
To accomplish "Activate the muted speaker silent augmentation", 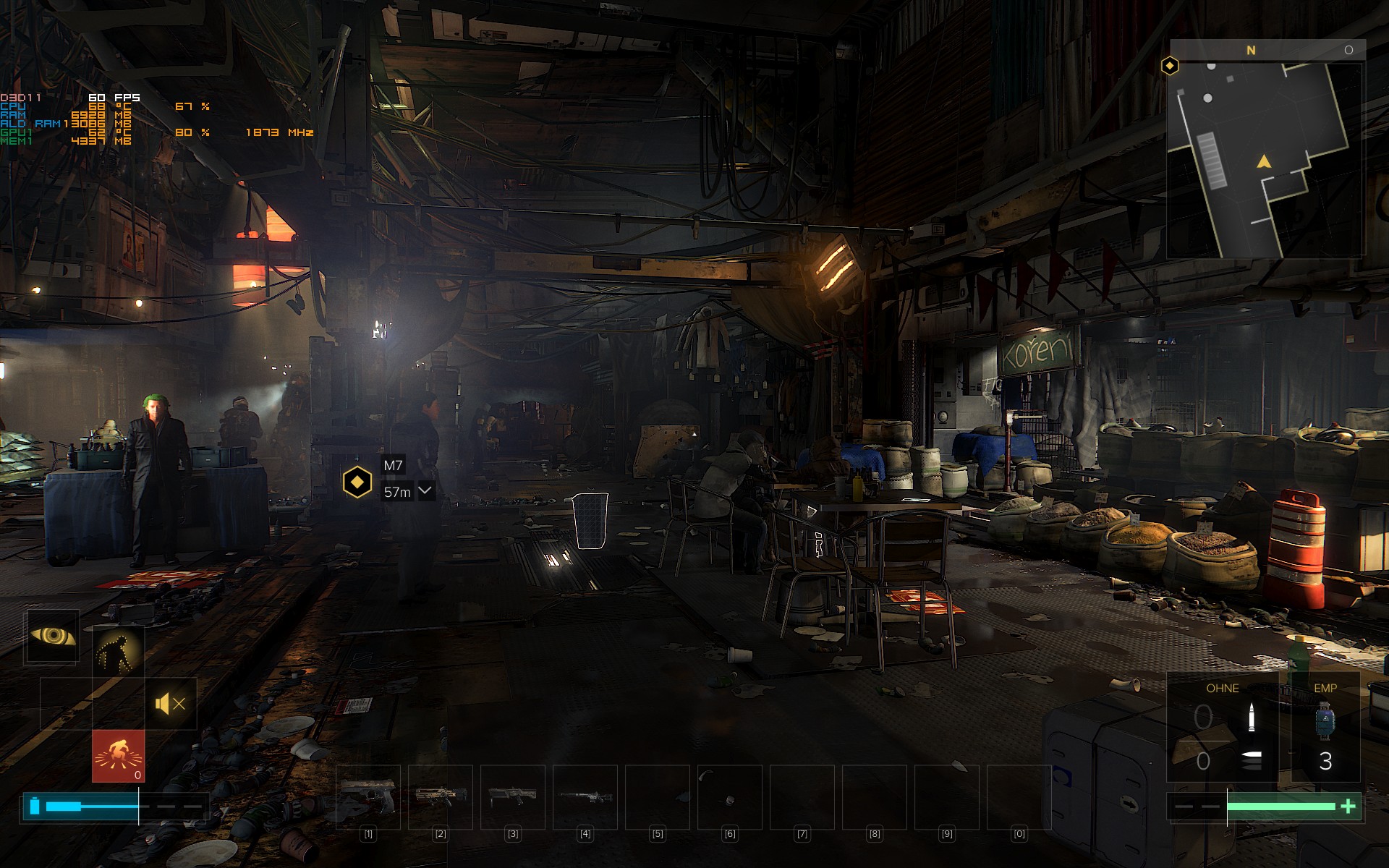I will pos(171,703).
